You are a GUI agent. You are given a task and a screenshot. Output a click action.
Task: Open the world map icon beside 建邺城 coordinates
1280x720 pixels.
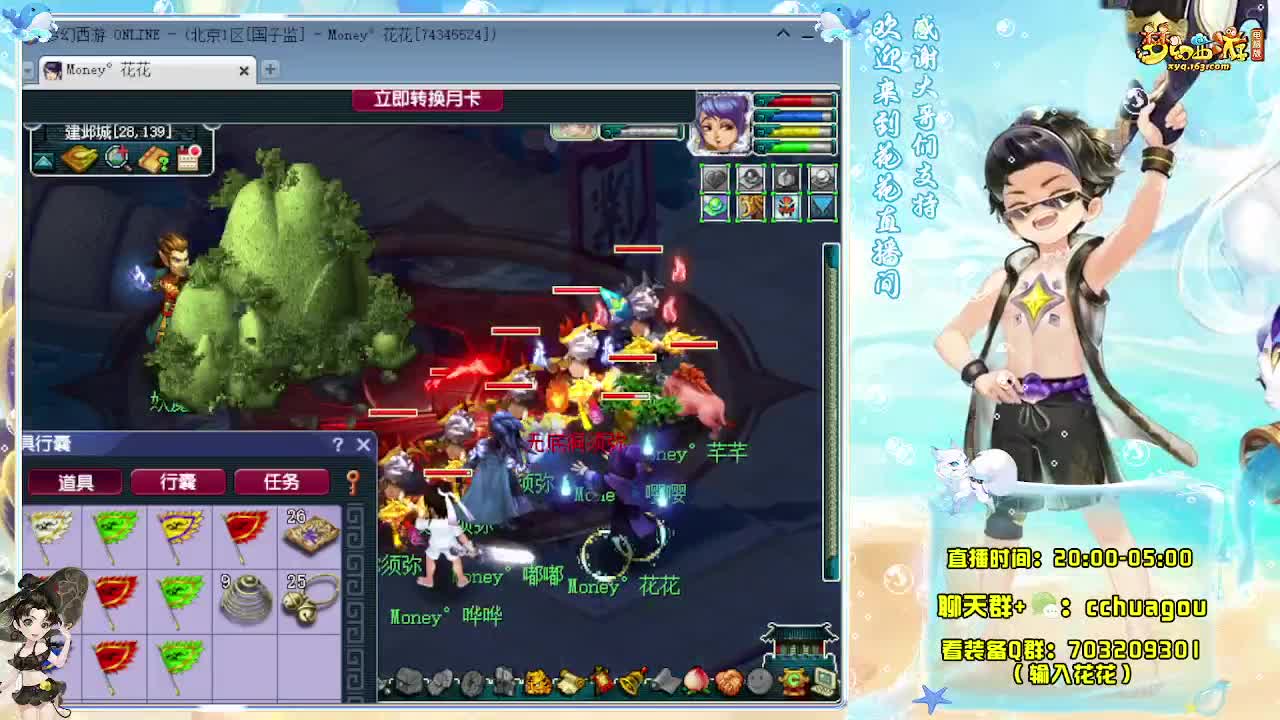[78, 158]
